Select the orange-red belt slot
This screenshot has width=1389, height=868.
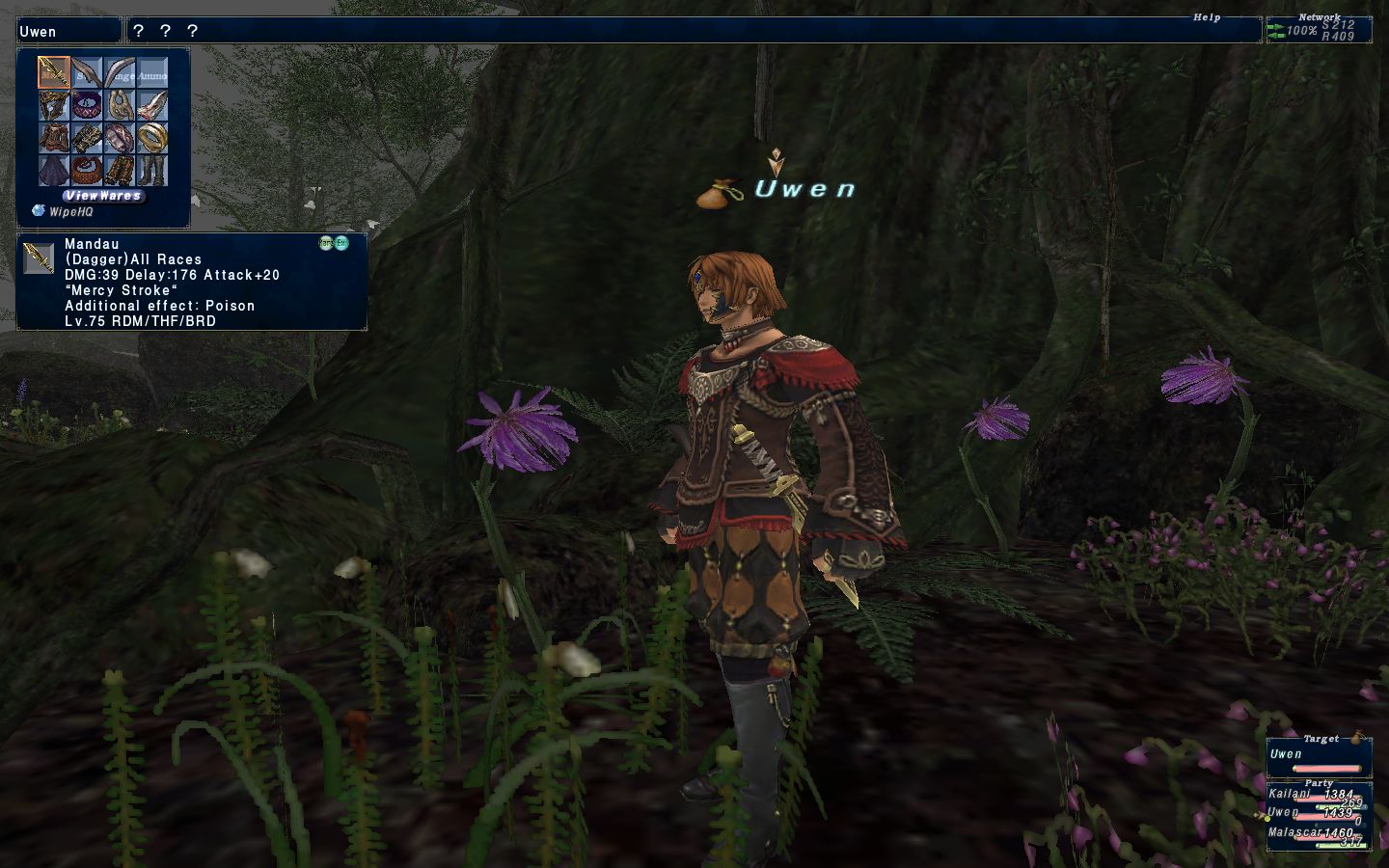(87, 171)
